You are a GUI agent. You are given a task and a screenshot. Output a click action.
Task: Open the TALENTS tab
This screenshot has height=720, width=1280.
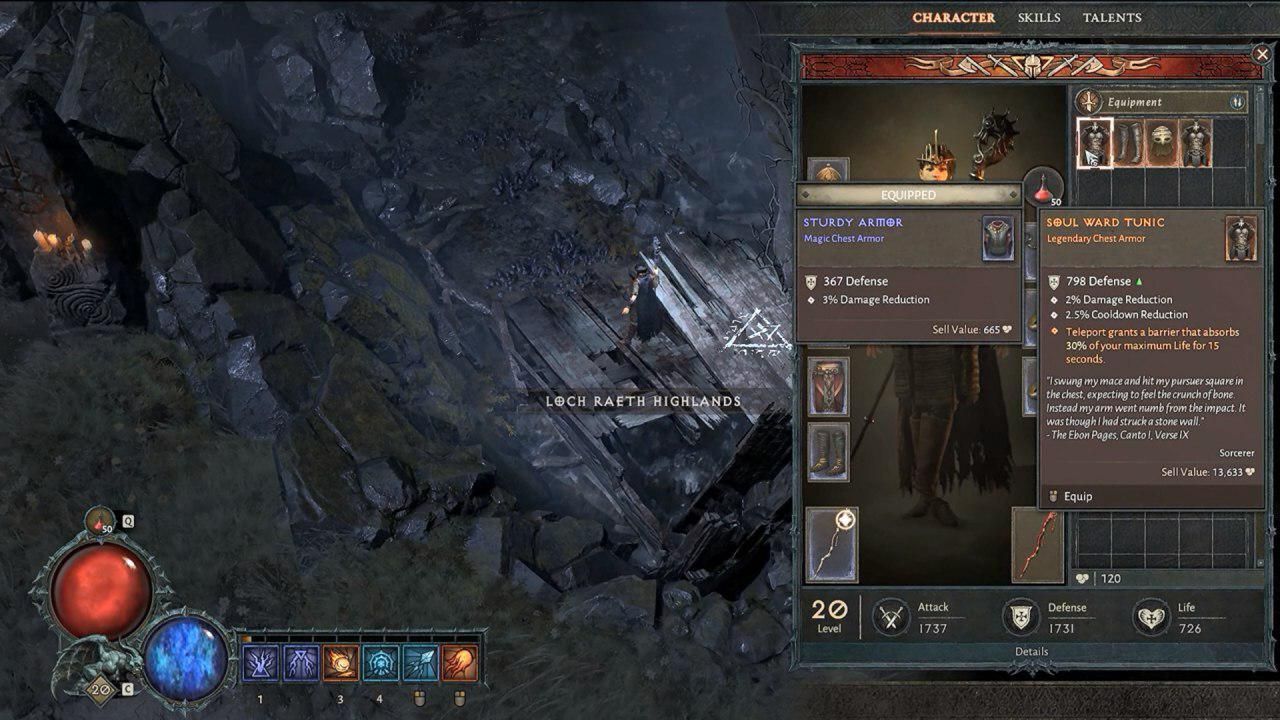[1113, 17]
